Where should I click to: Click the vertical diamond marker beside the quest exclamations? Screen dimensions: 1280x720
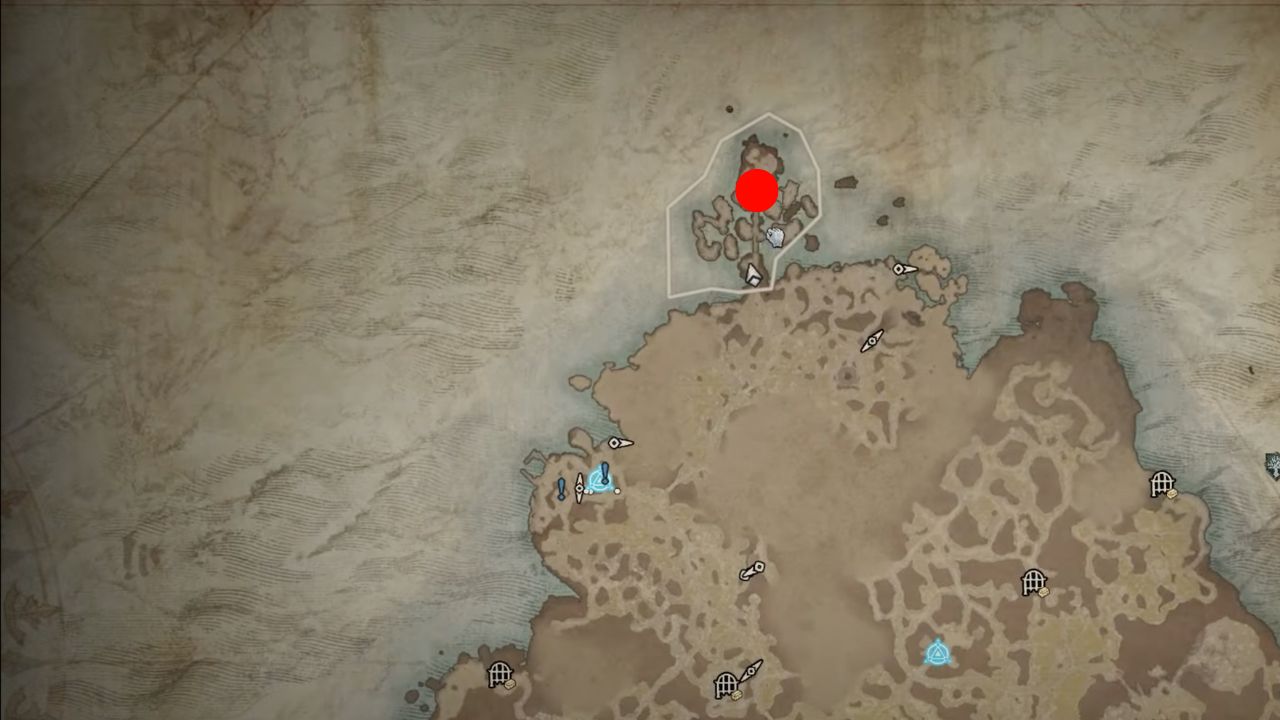point(579,487)
